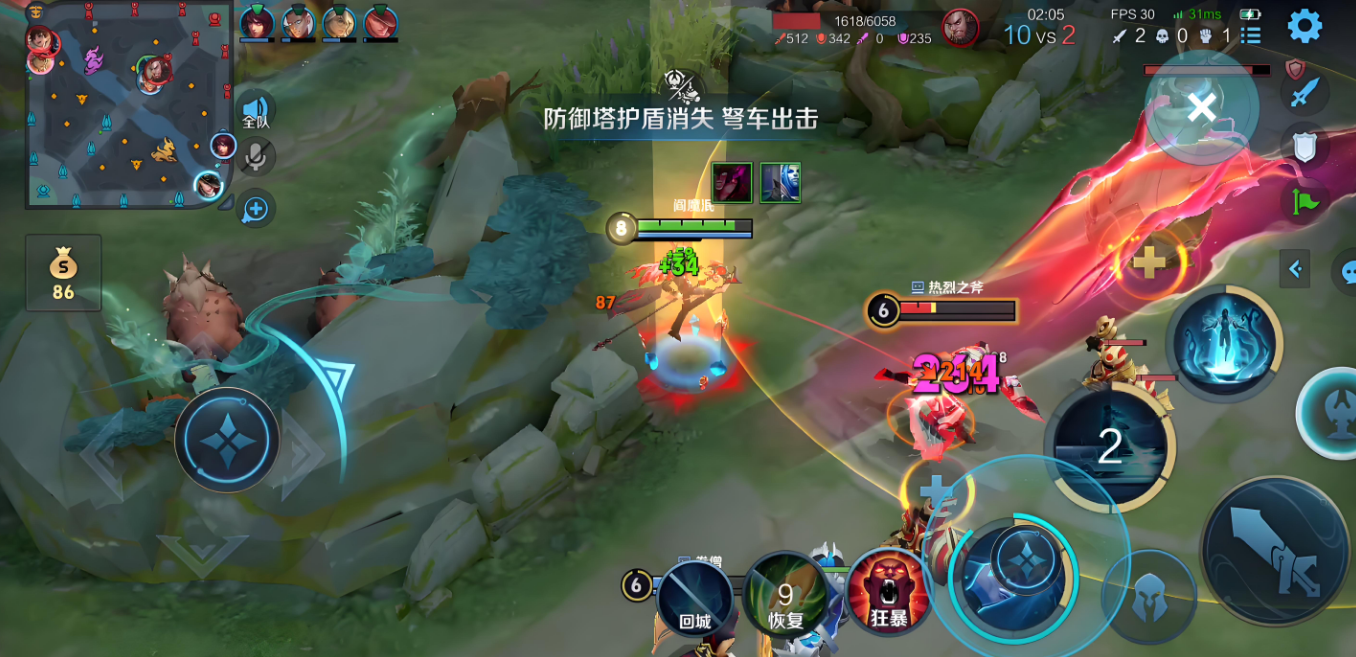
Task: Send the shield defend signal
Action: tap(1304, 147)
